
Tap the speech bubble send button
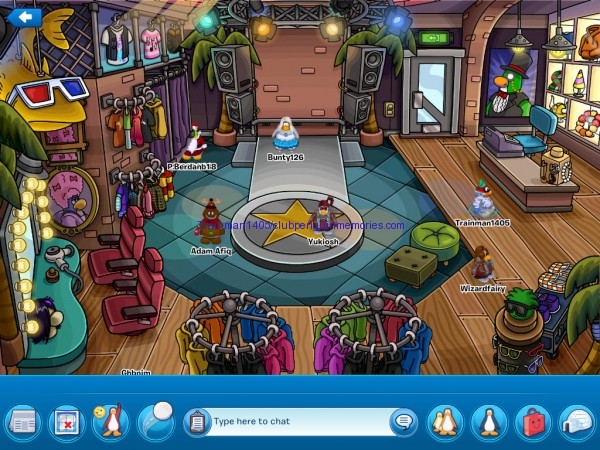click(x=403, y=421)
